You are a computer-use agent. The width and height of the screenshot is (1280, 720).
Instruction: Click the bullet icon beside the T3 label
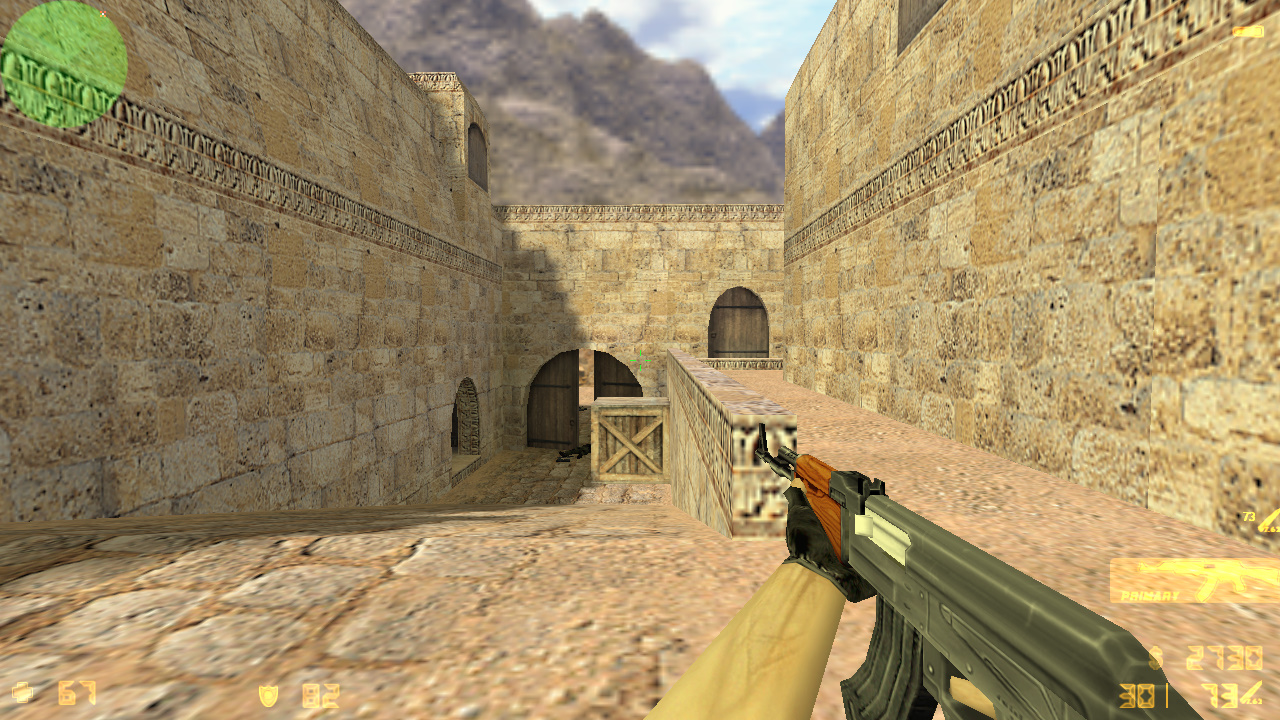pyautogui.click(x=1270, y=522)
